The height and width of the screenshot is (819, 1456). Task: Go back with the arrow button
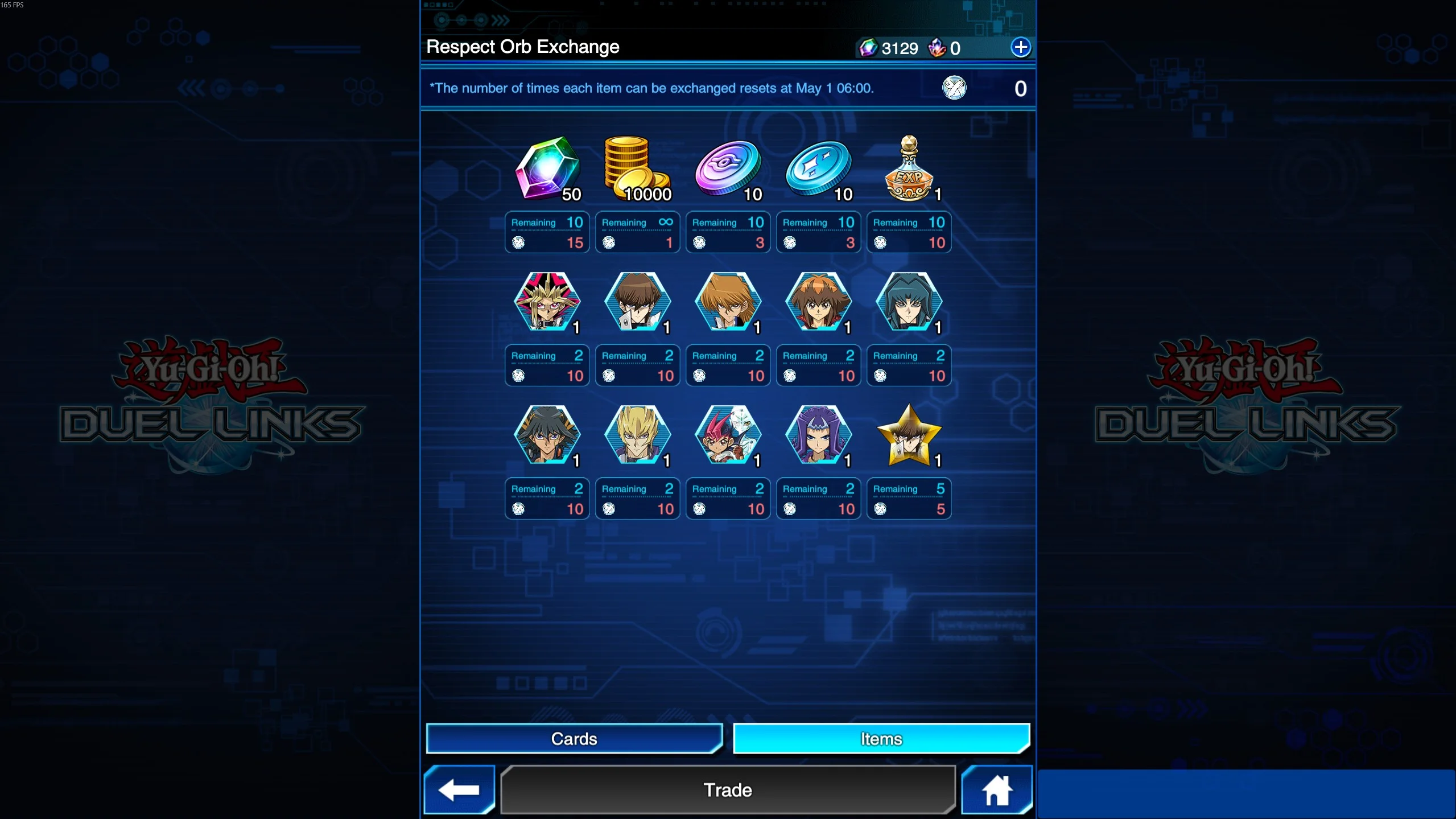459,790
